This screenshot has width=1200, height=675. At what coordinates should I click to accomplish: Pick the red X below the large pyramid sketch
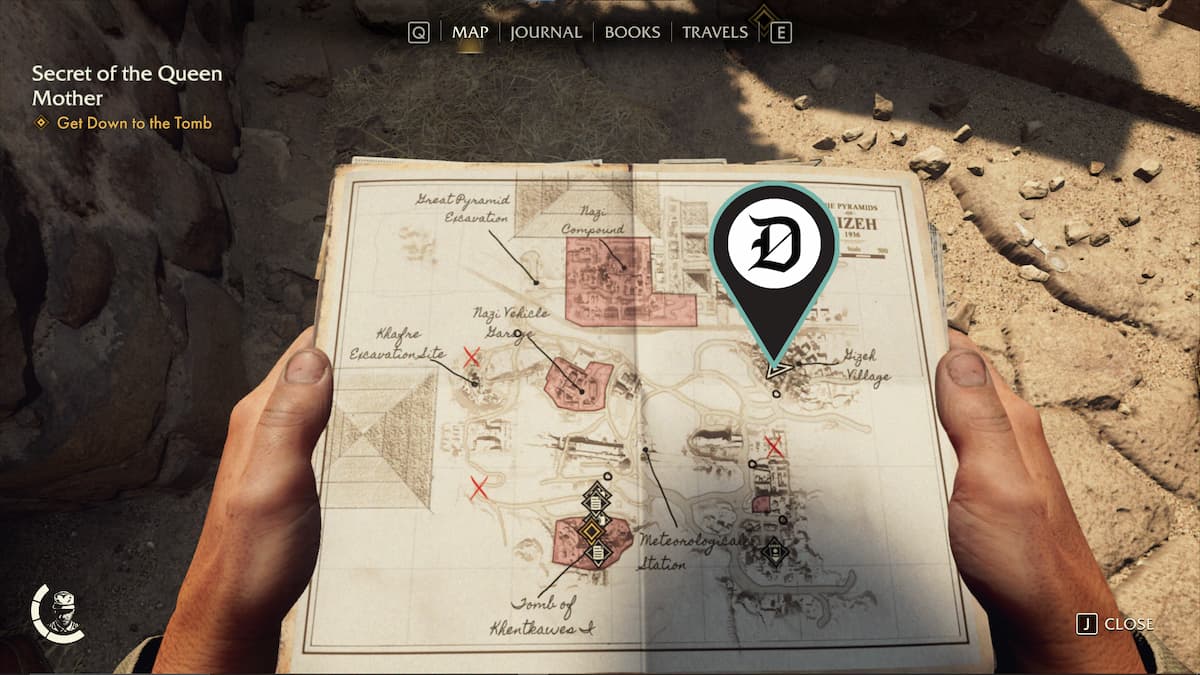click(x=479, y=488)
